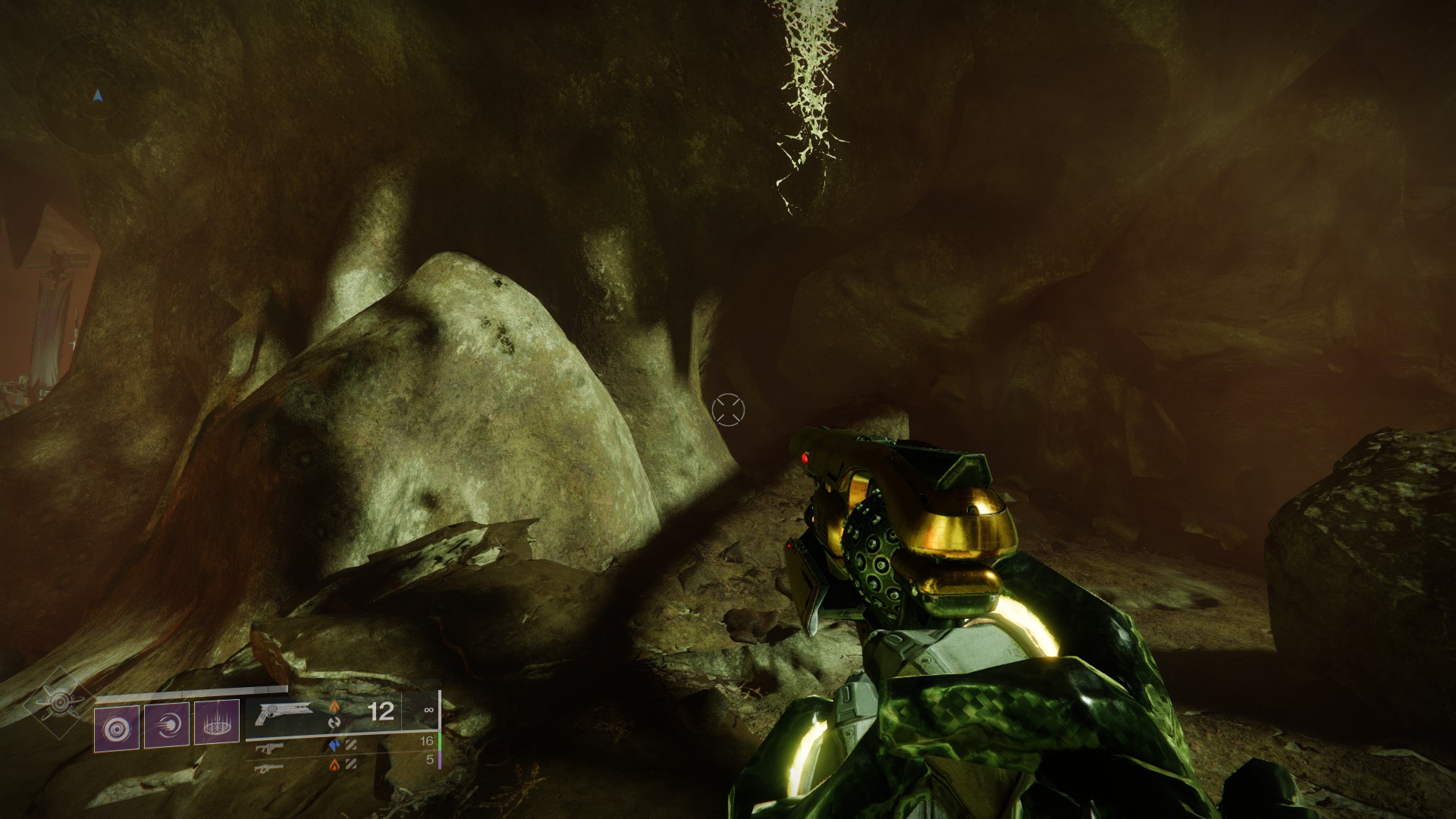Choose the heavy weapon slot
The width and height of the screenshot is (1456, 819).
(x=265, y=767)
